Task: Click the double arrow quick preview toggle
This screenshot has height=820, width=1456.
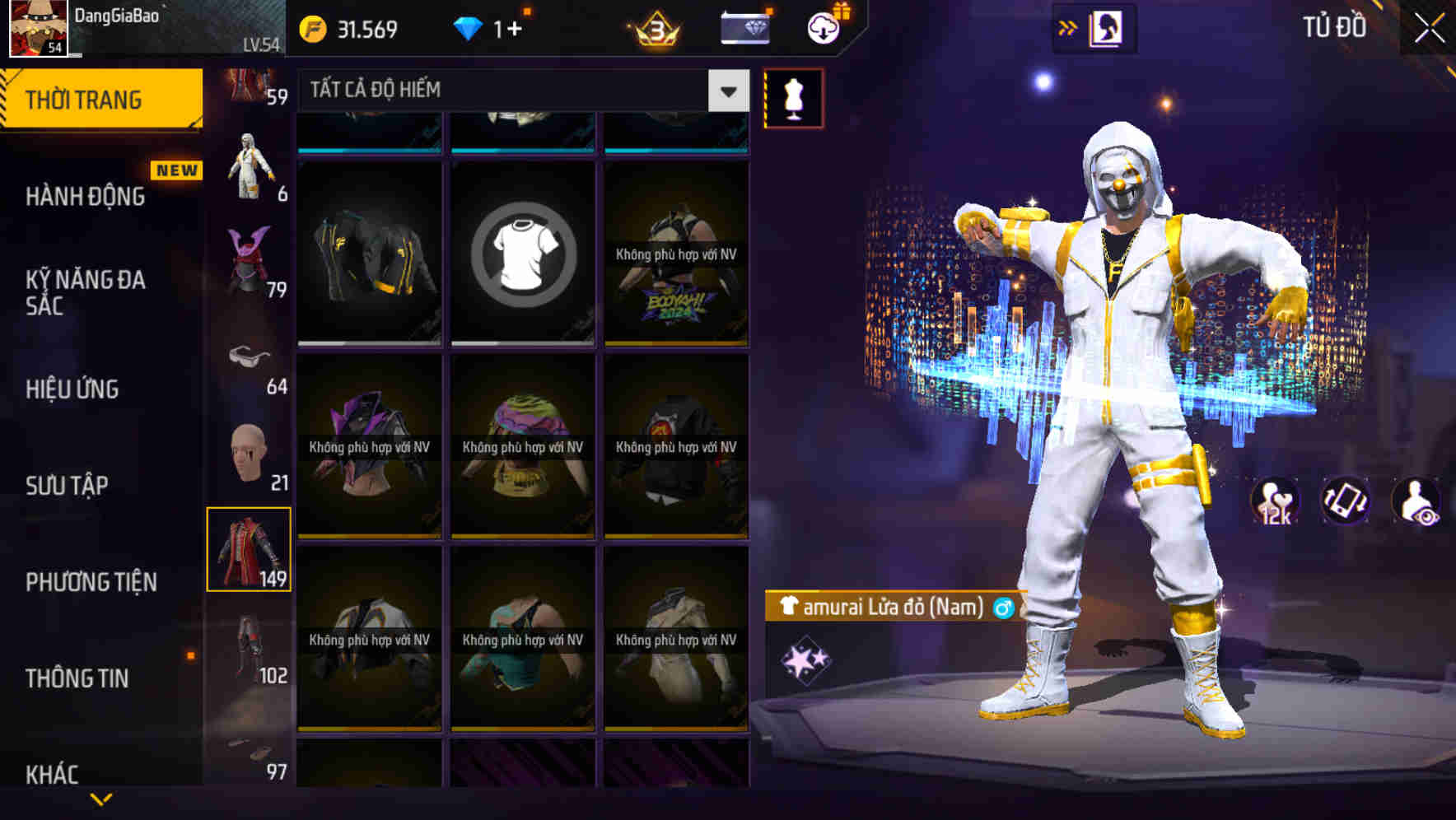Action: pos(1068,26)
